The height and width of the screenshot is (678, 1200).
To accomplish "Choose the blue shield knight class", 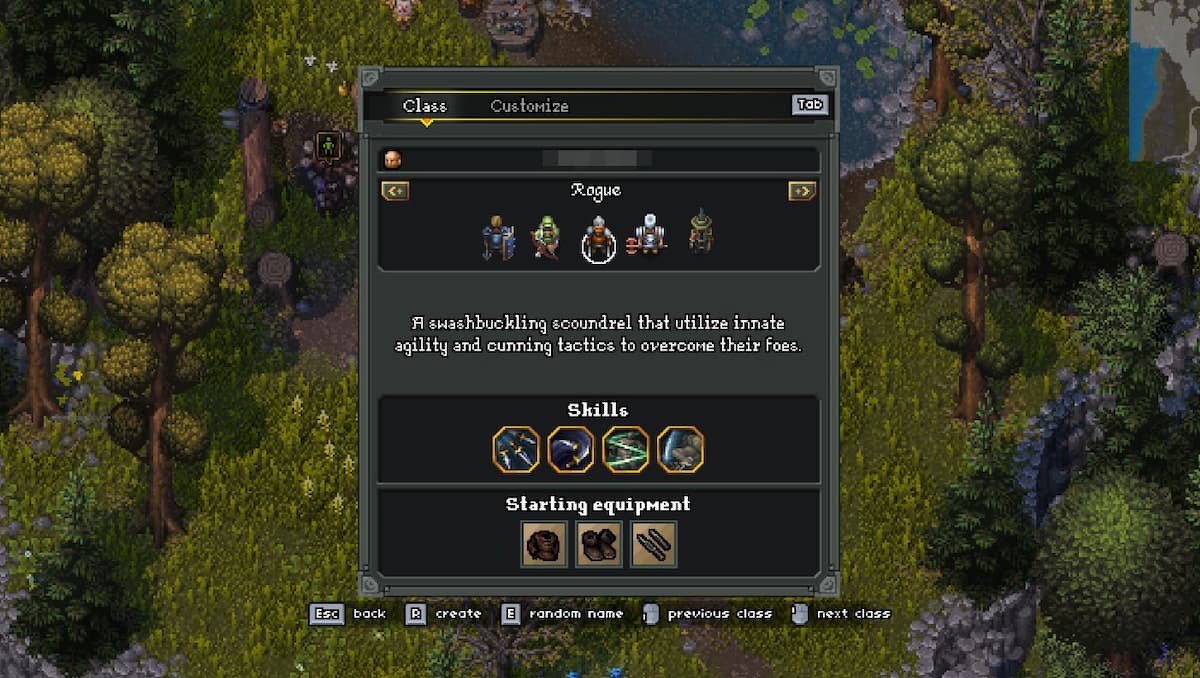I will pos(497,238).
